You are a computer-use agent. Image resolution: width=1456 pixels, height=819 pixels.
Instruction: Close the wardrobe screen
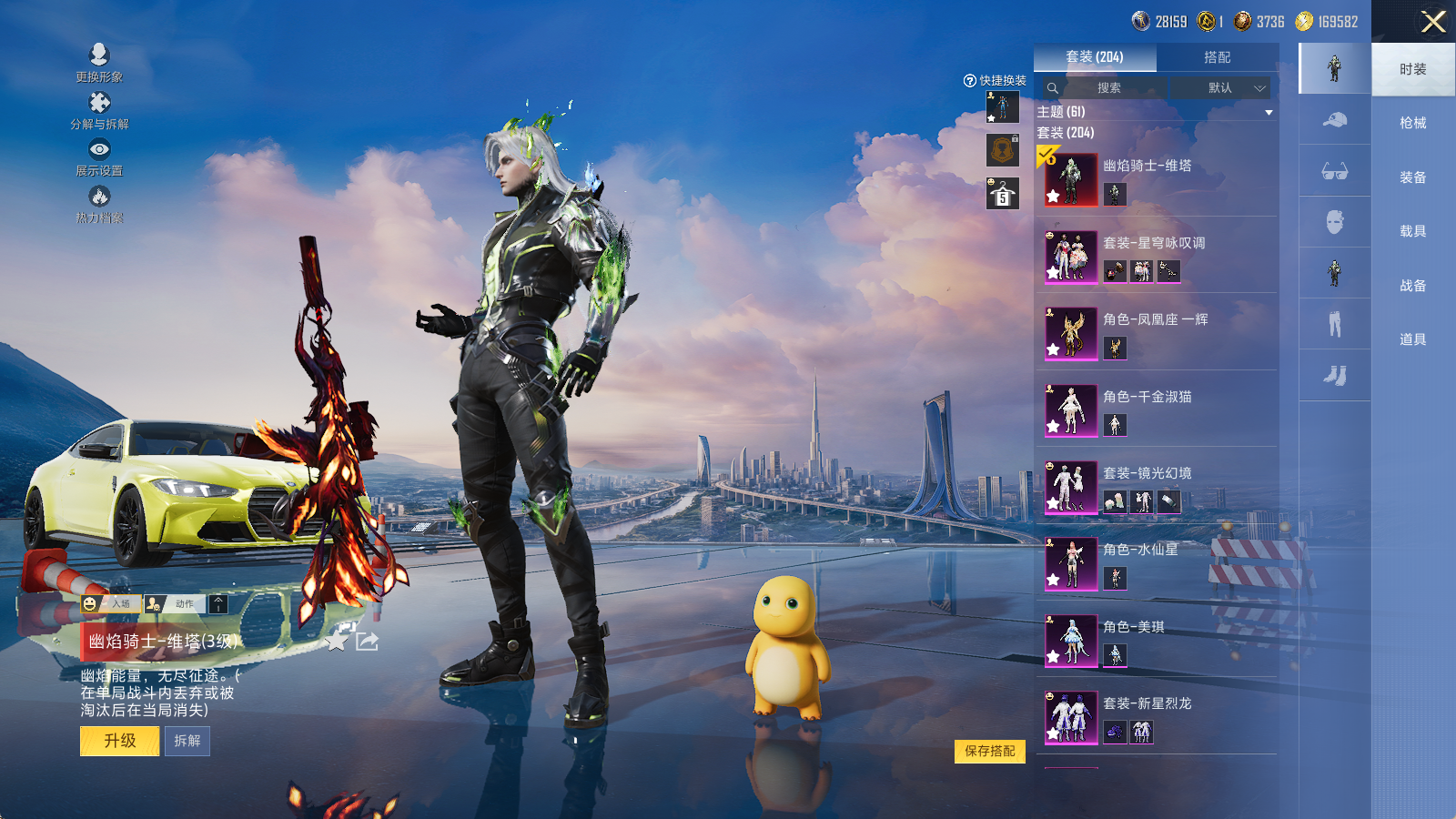[1433, 22]
